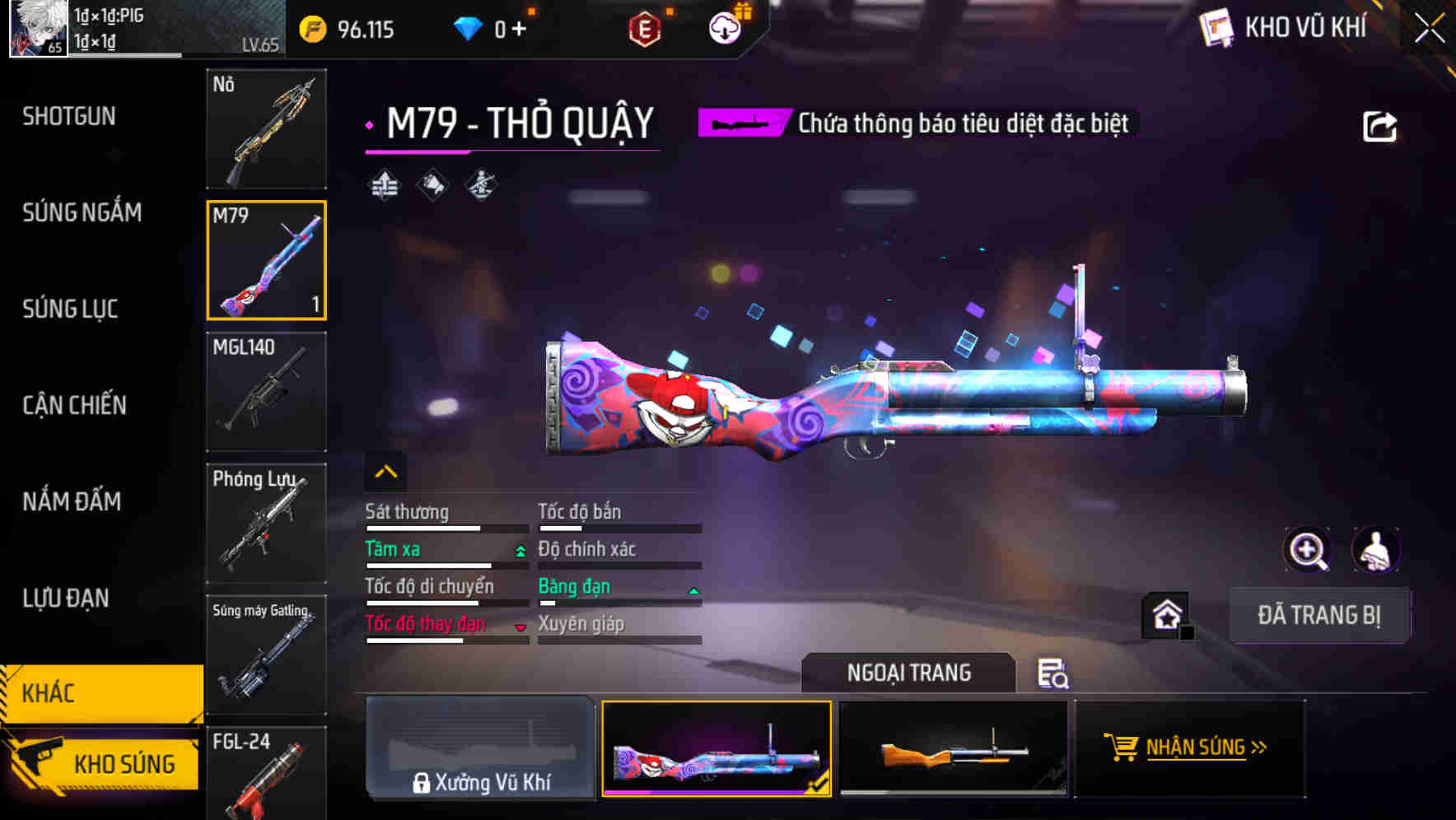Open the SHOTGUN weapon category
This screenshot has height=820, width=1456.
69,116
